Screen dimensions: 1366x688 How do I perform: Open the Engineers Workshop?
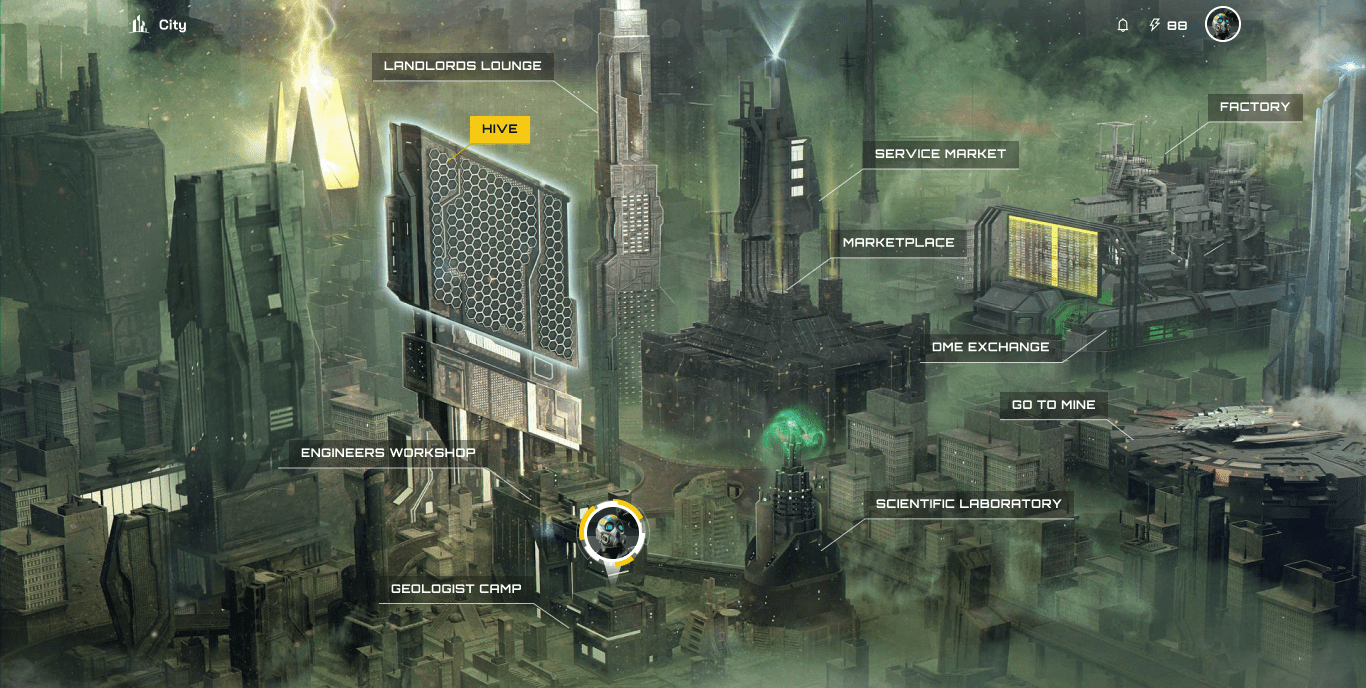[388, 453]
